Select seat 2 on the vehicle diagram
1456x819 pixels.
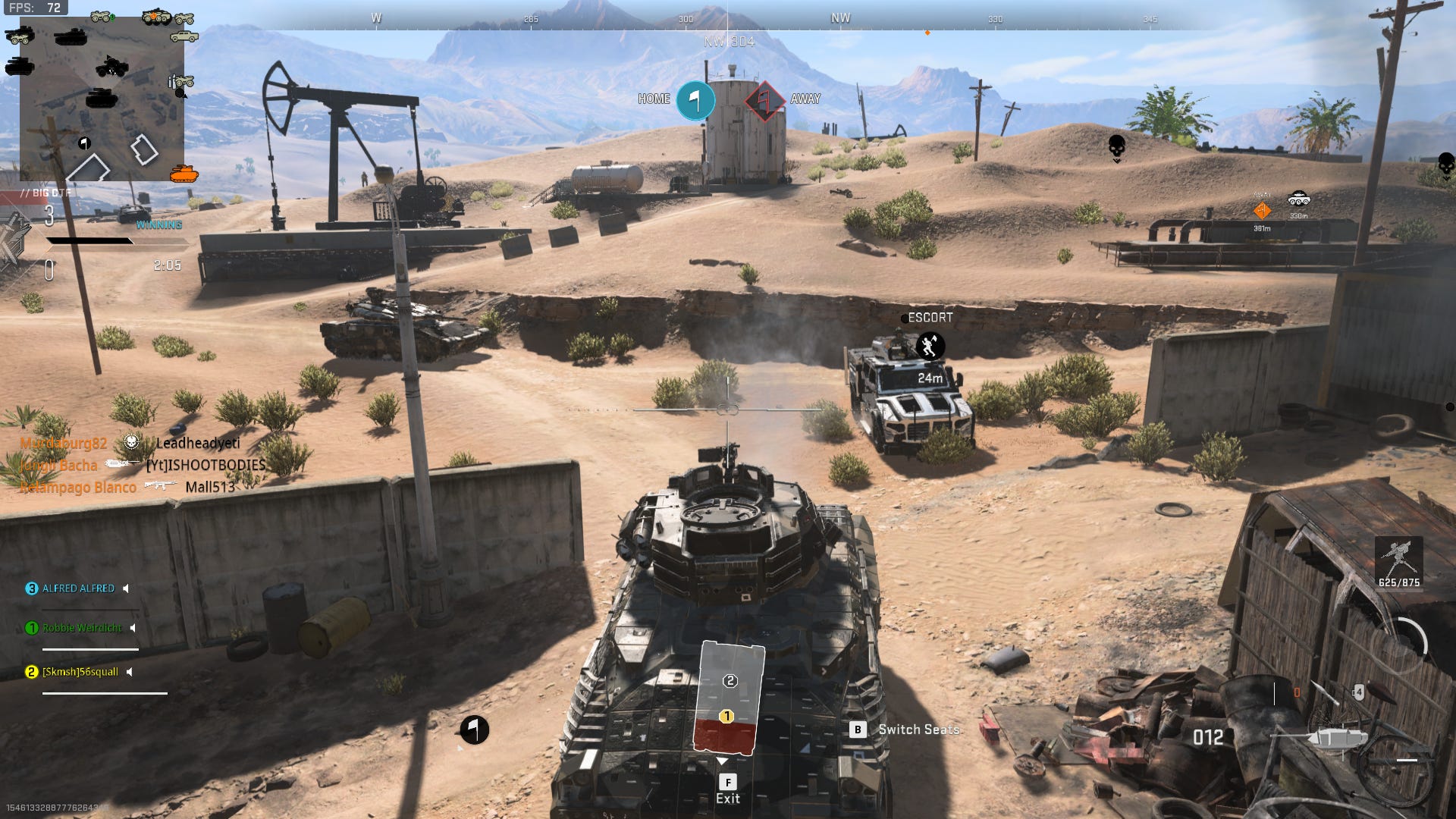click(730, 681)
